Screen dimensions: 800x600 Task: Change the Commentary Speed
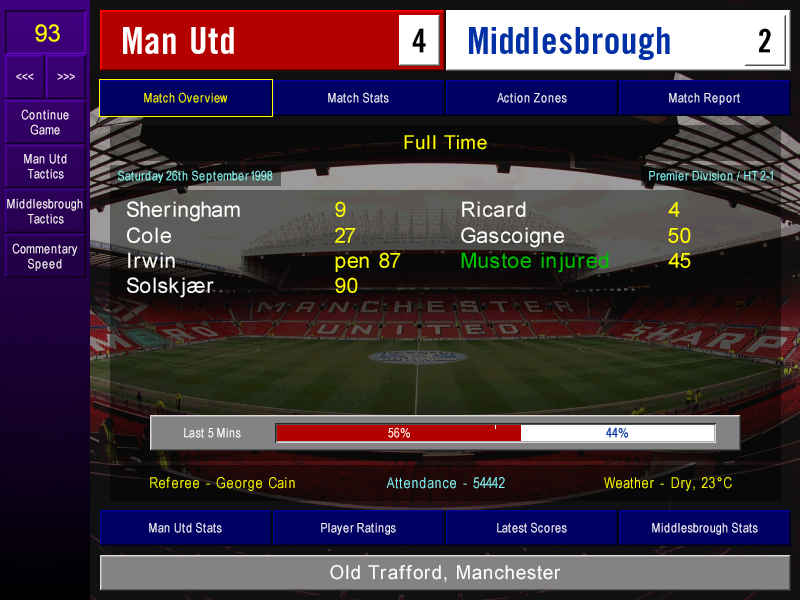45,256
